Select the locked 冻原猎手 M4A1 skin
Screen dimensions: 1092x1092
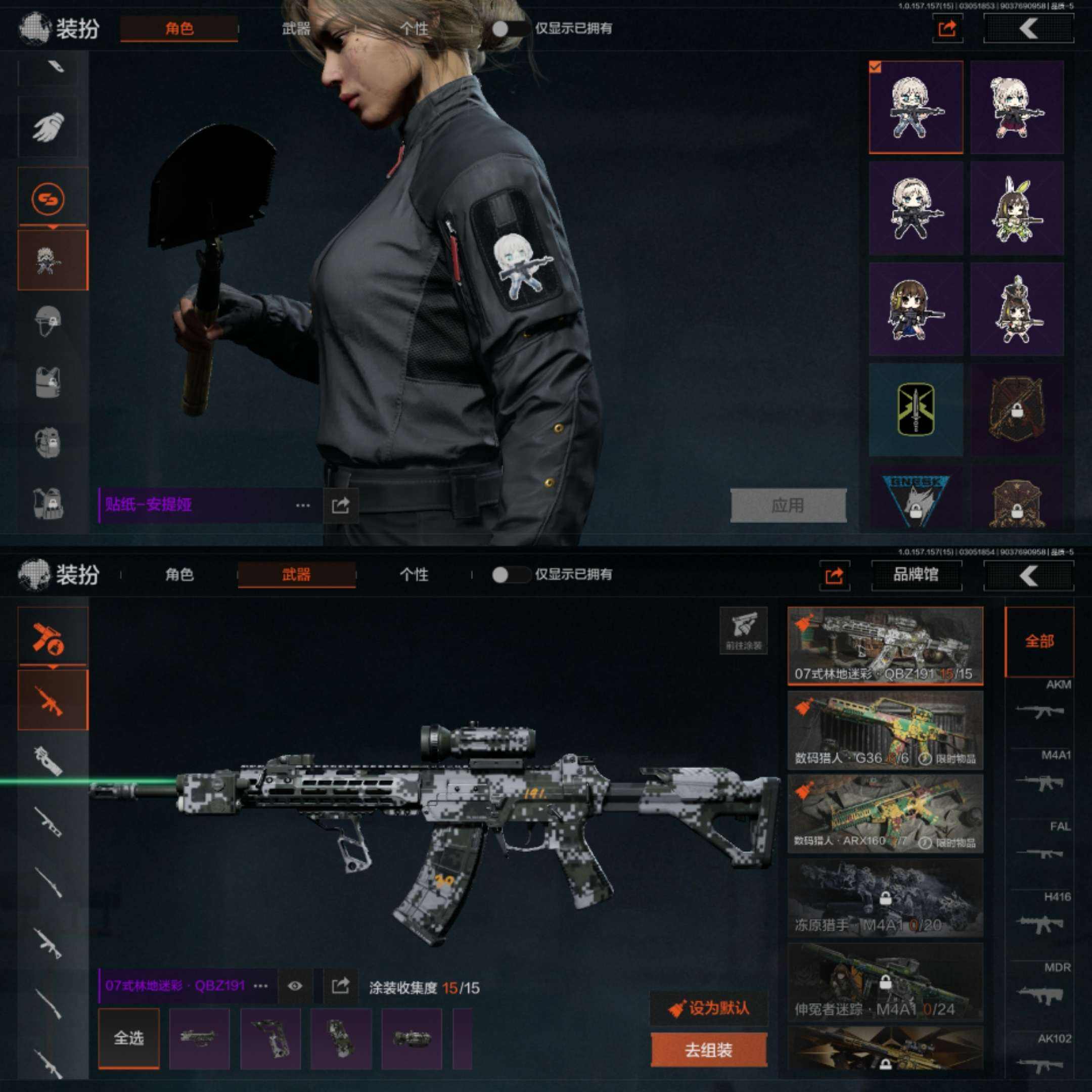[x=885, y=898]
